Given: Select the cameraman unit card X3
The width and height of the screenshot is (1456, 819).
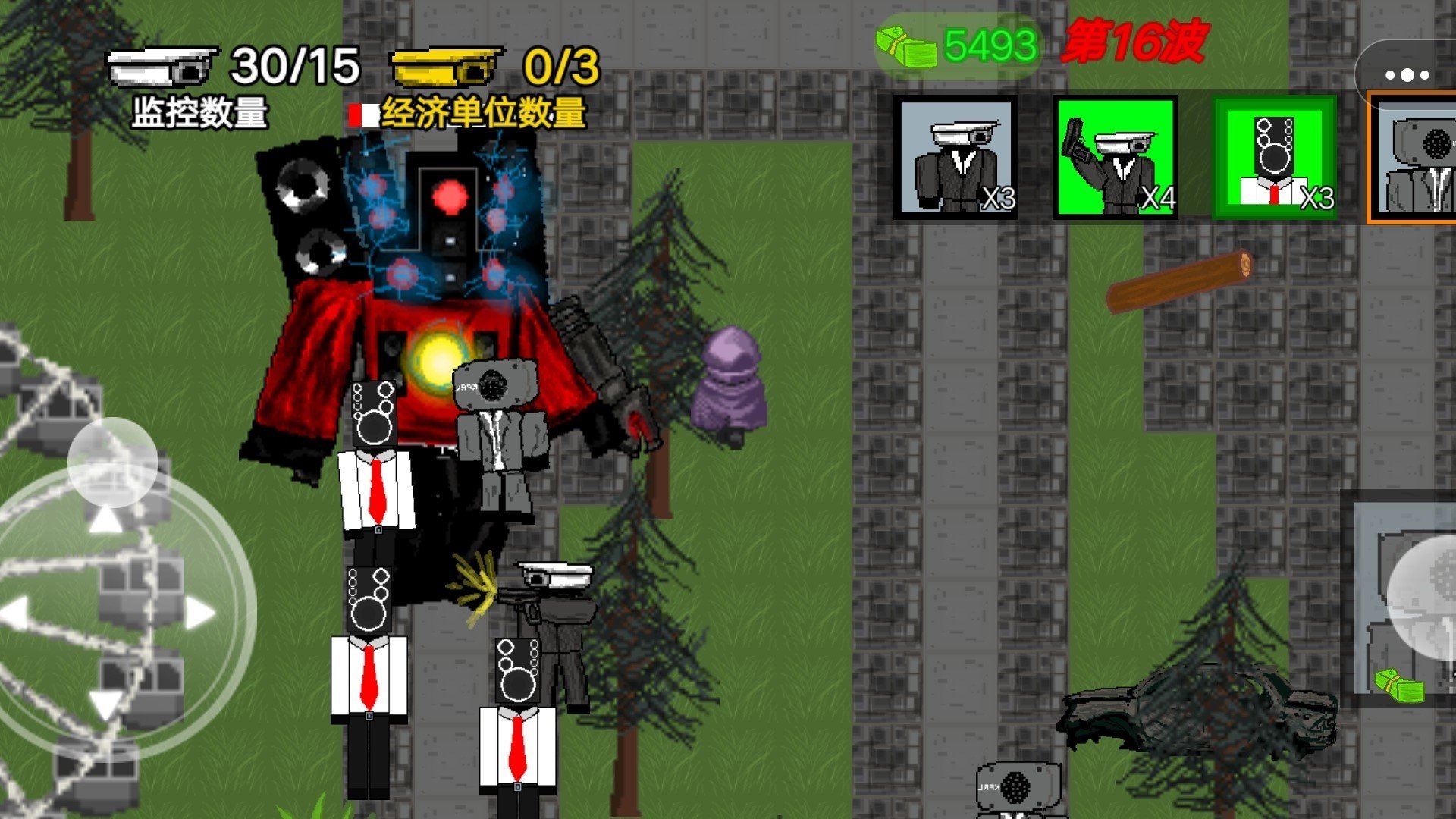Looking at the screenshot, I should 956,157.
